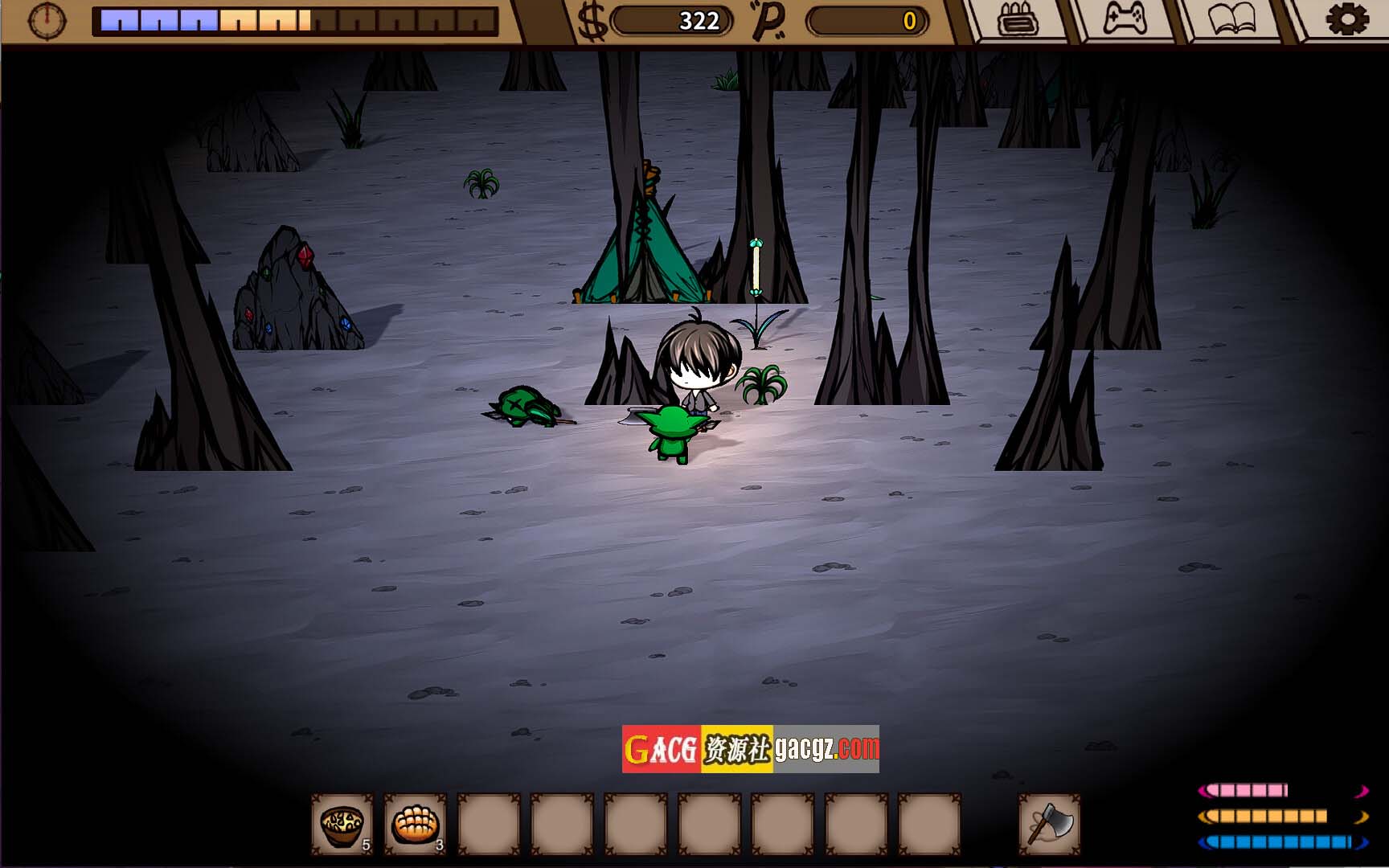
Task: Select the equipped axe slot
Action: pyautogui.click(x=1049, y=824)
